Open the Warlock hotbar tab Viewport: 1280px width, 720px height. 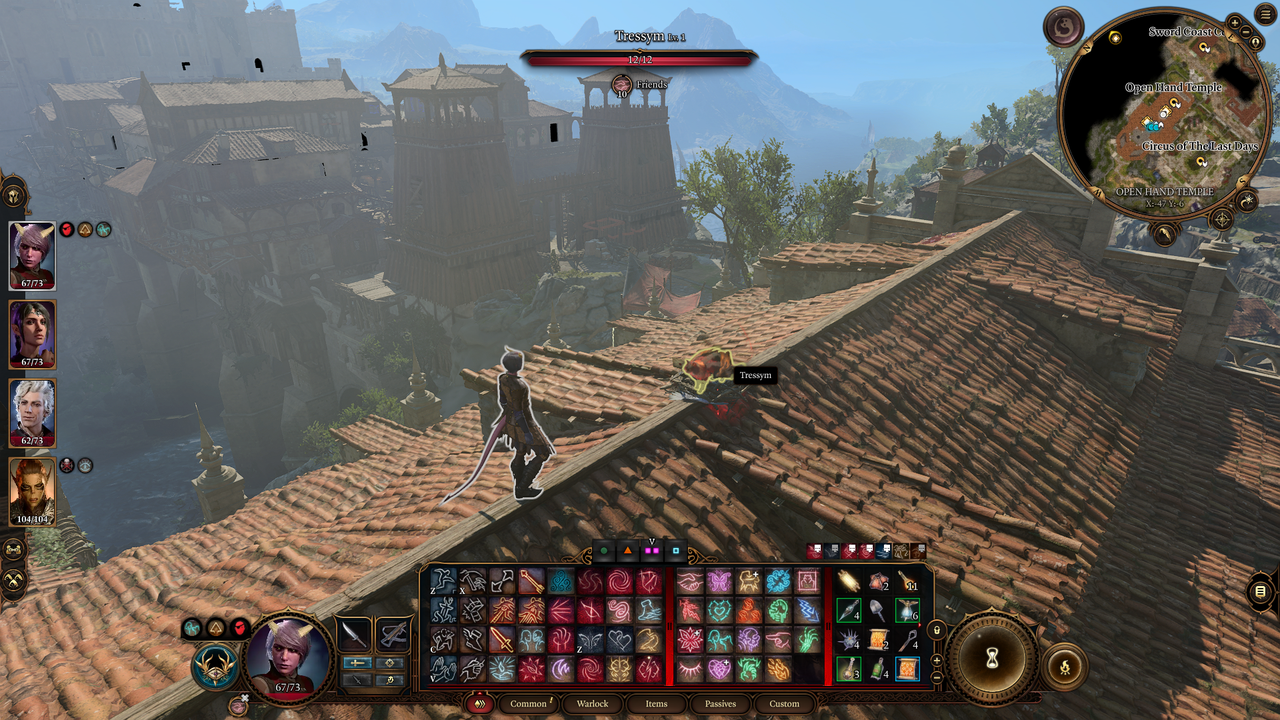[x=592, y=704]
